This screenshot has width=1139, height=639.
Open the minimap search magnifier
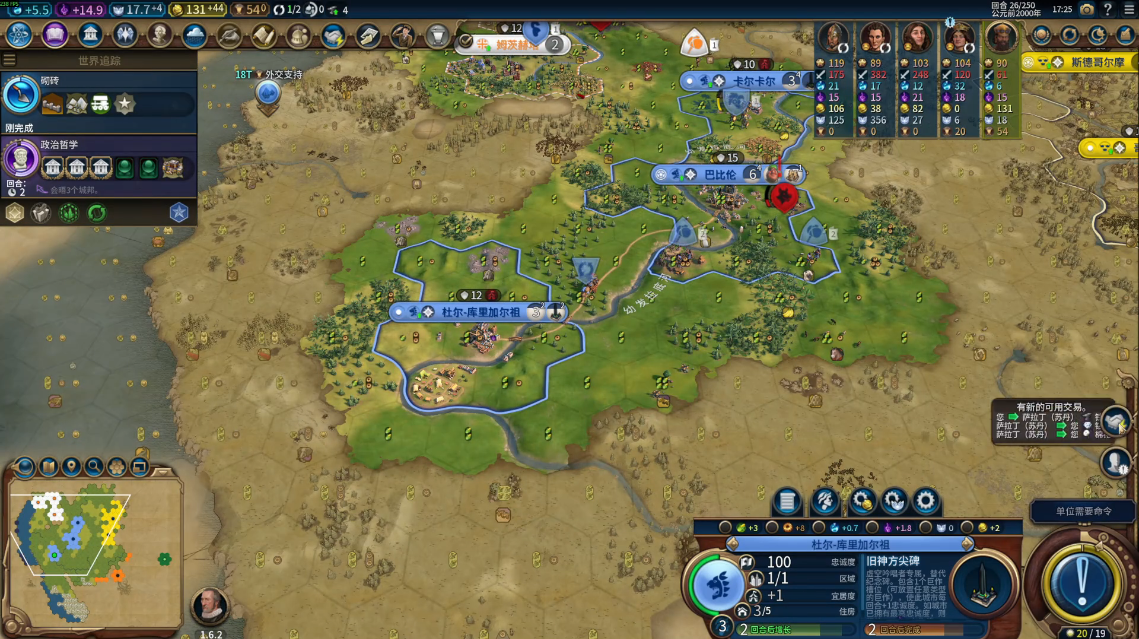pyautogui.click(x=94, y=466)
